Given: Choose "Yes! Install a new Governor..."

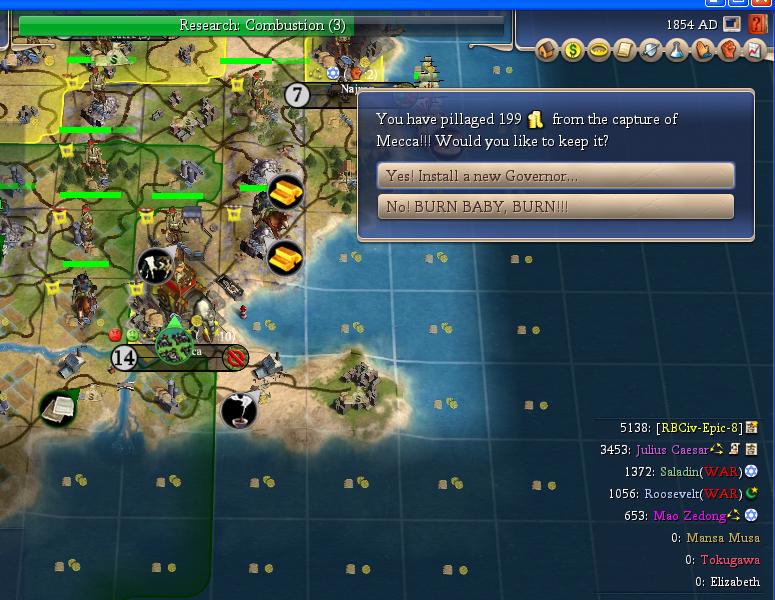Looking at the screenshot, I should [x=556, y=176].
